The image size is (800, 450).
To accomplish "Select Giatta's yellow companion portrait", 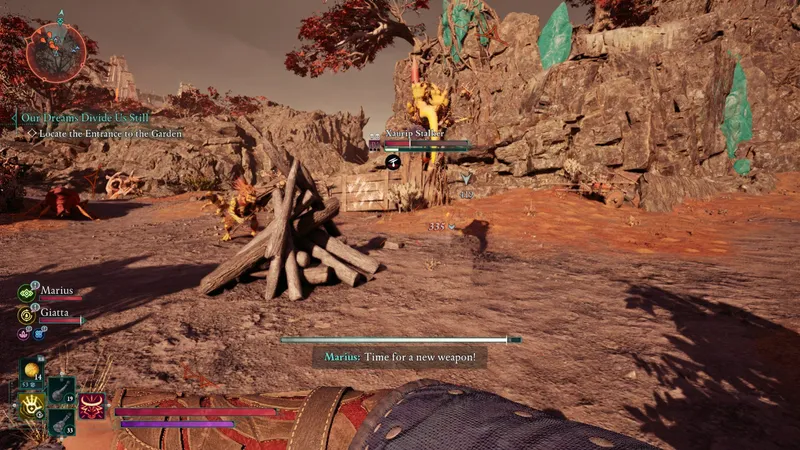I will point(27,314).
